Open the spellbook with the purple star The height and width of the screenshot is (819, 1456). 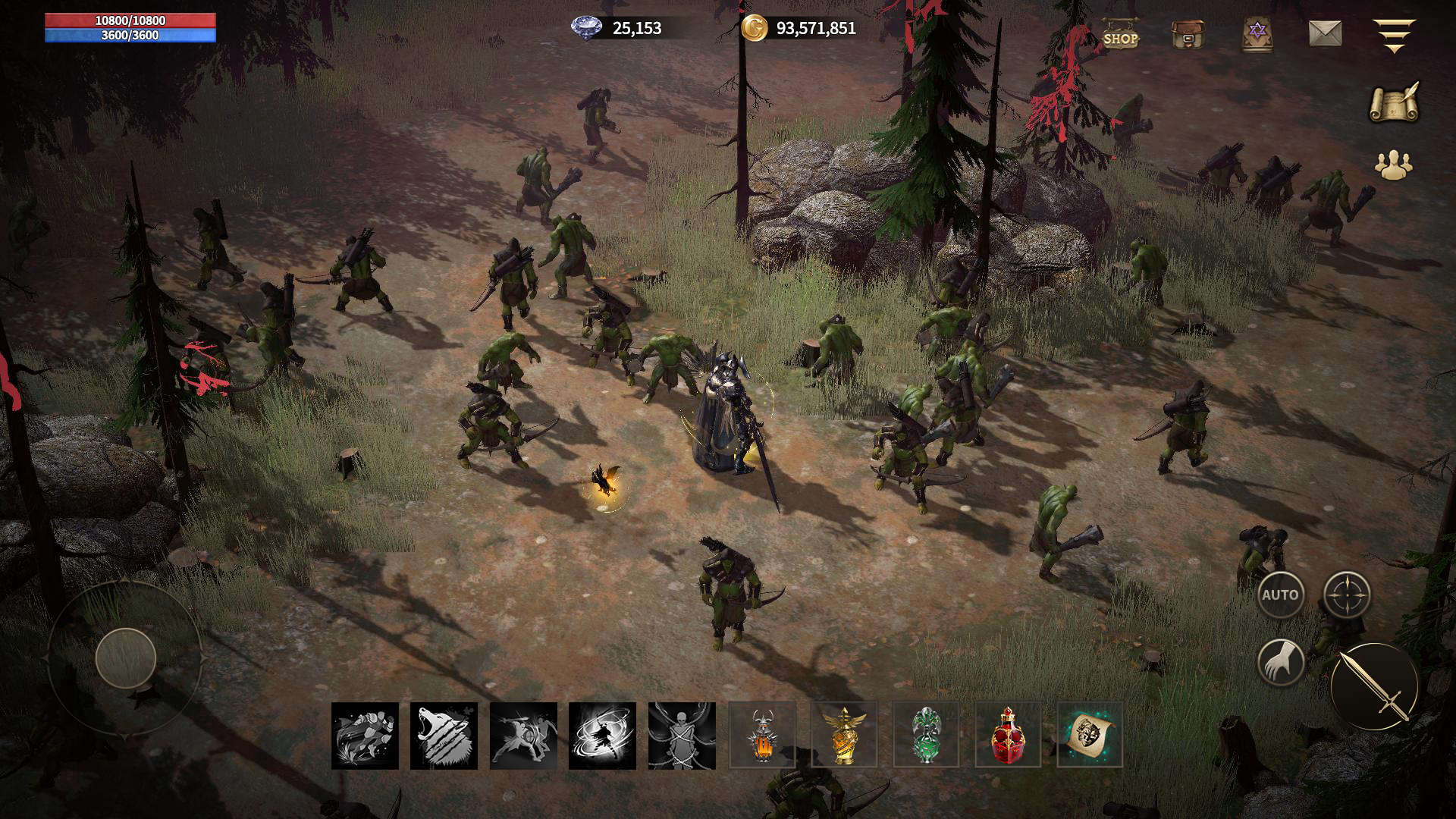pos(1257,34)
